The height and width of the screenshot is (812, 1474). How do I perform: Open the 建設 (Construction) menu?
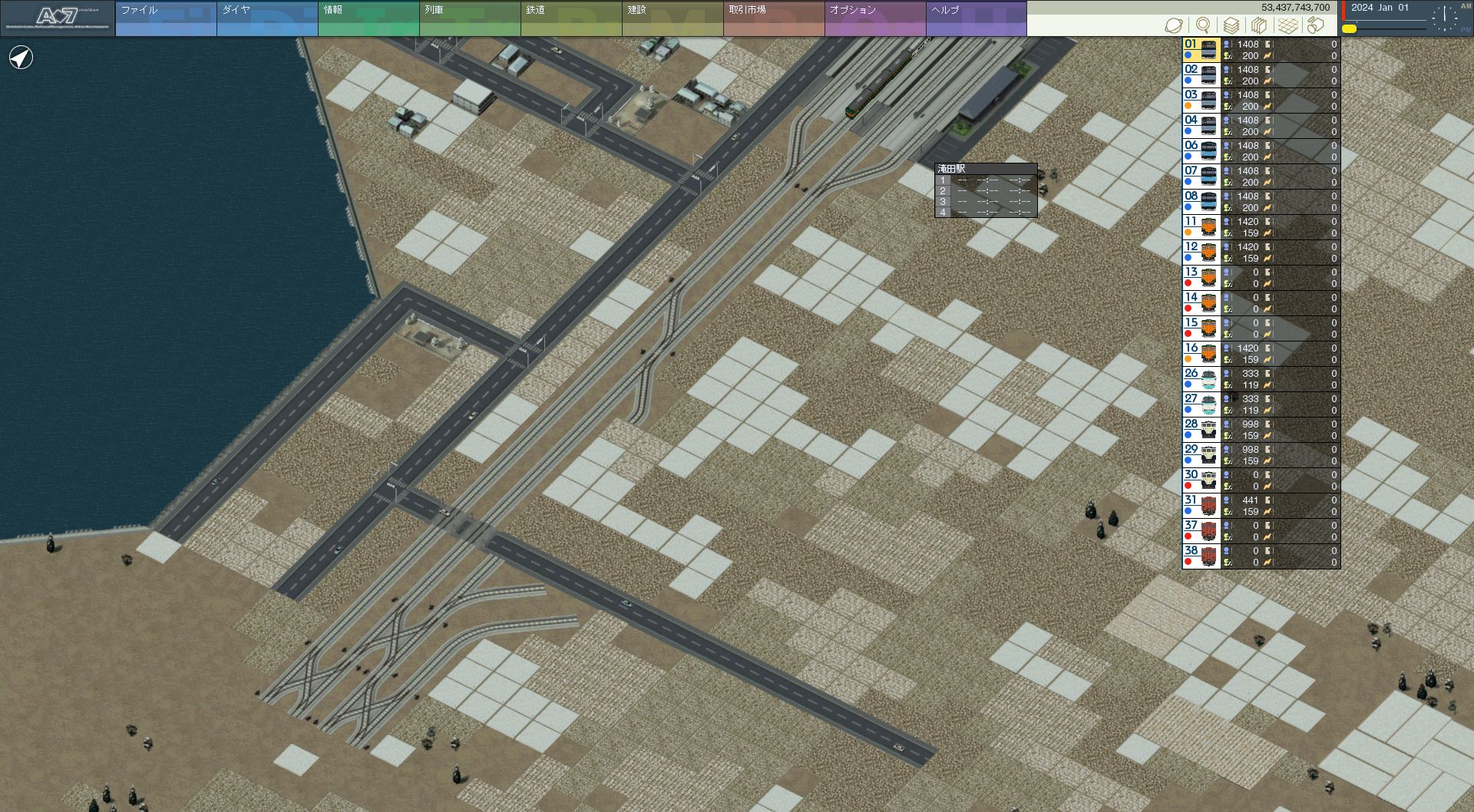click(672, 18)
